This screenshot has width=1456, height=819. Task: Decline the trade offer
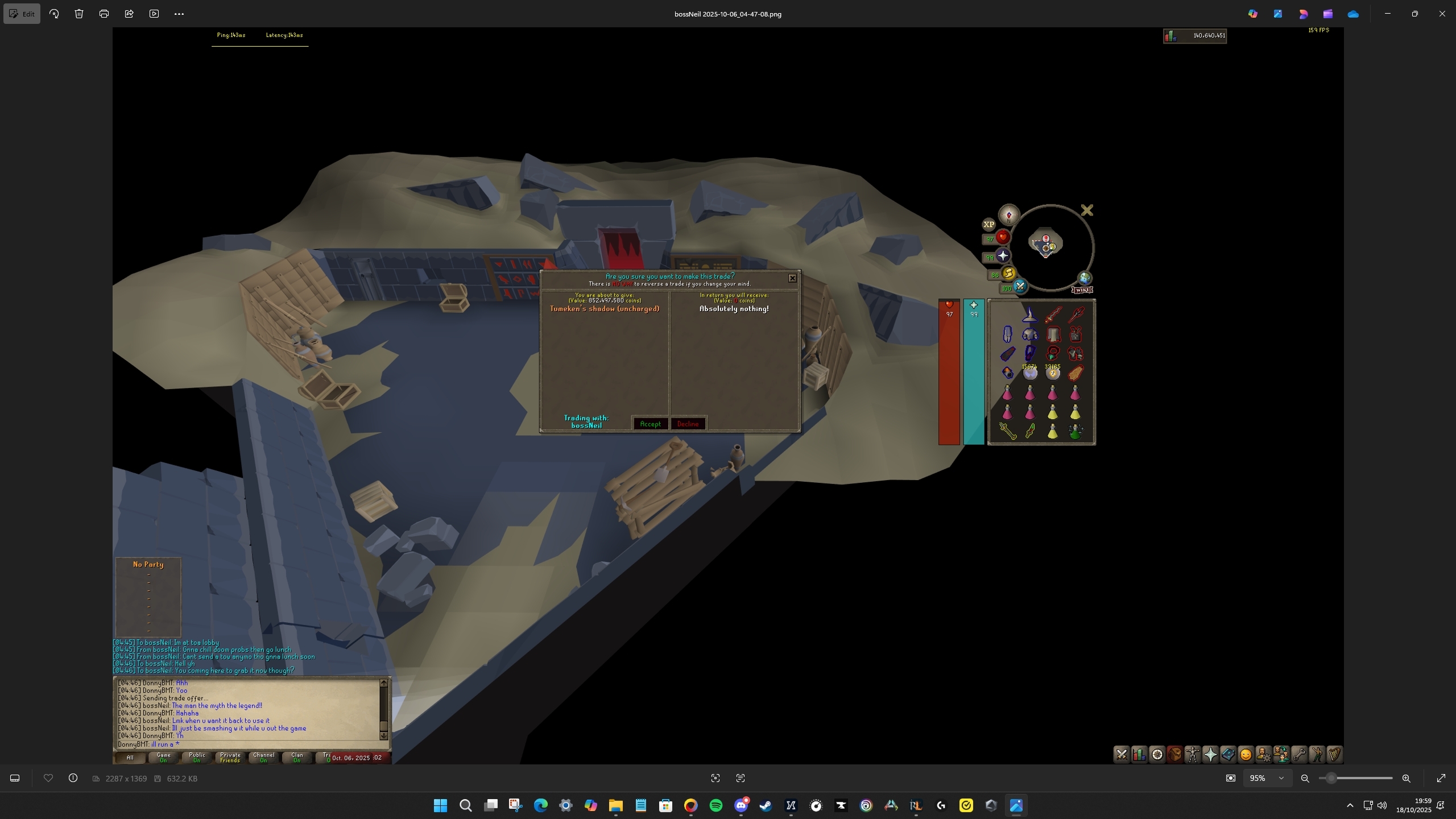pyautogui.click(x=688, y=424)
